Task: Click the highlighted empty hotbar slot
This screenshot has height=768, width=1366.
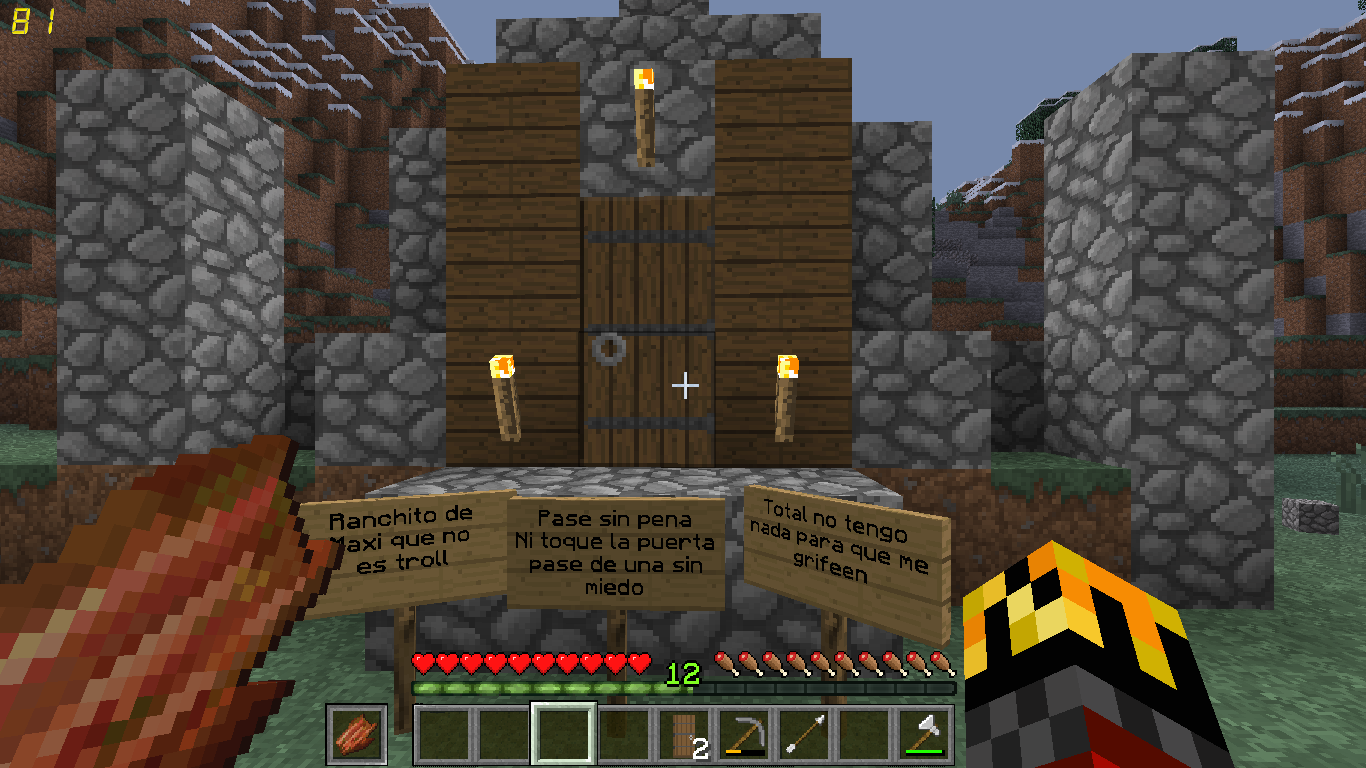Action: tap(564, 735)
